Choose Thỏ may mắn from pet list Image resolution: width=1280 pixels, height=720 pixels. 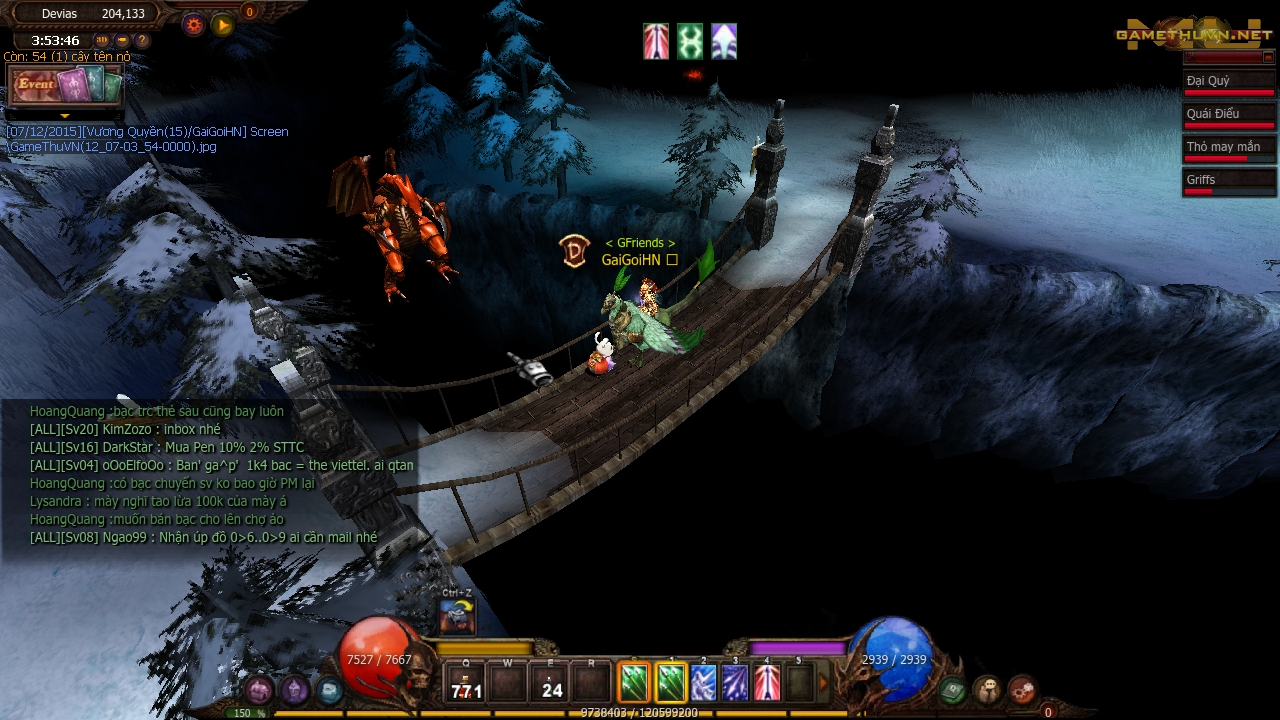1228,148
